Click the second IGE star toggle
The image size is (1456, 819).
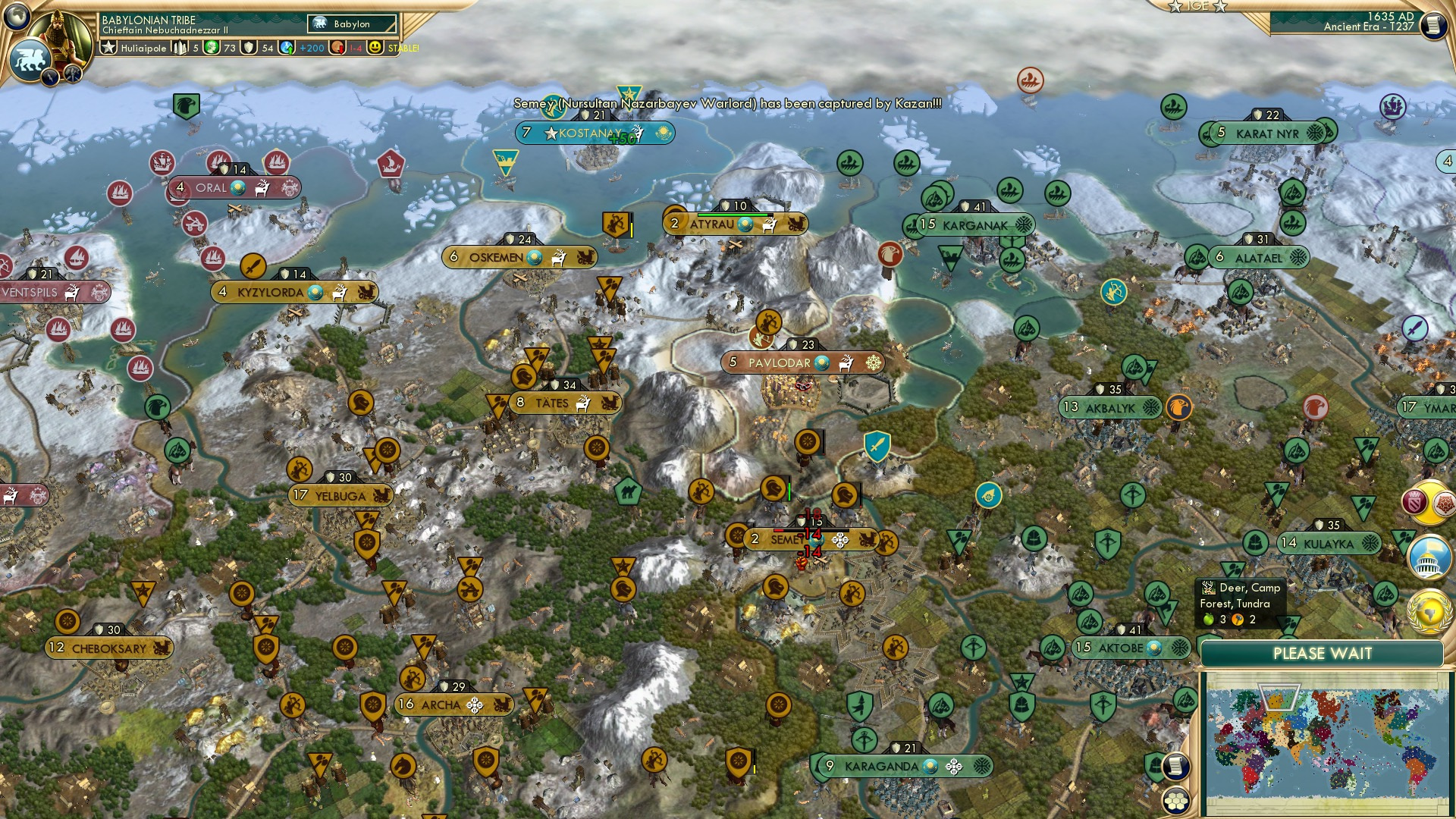[x=1219, y=6]
